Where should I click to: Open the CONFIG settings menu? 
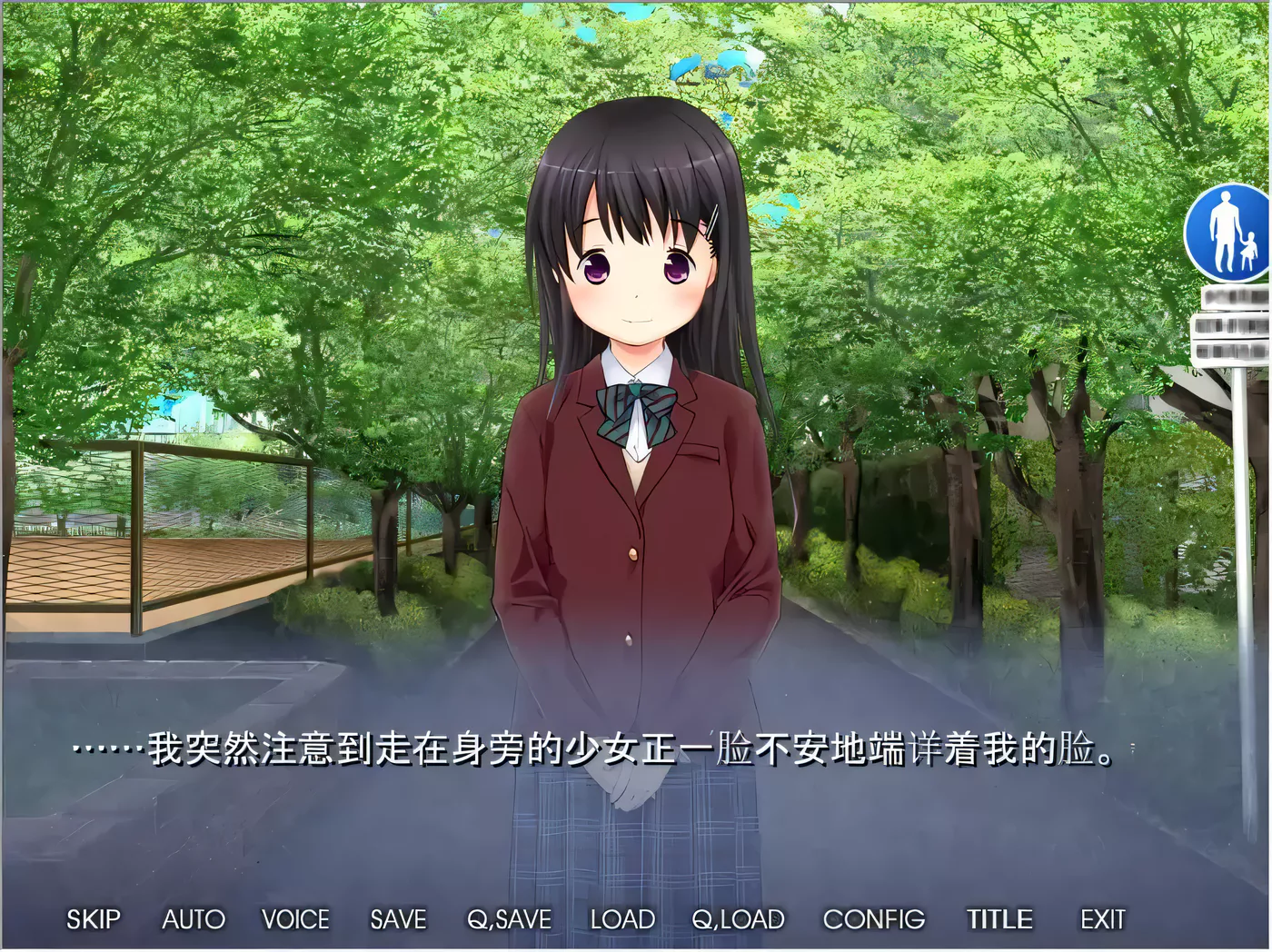tap(872, 919)
